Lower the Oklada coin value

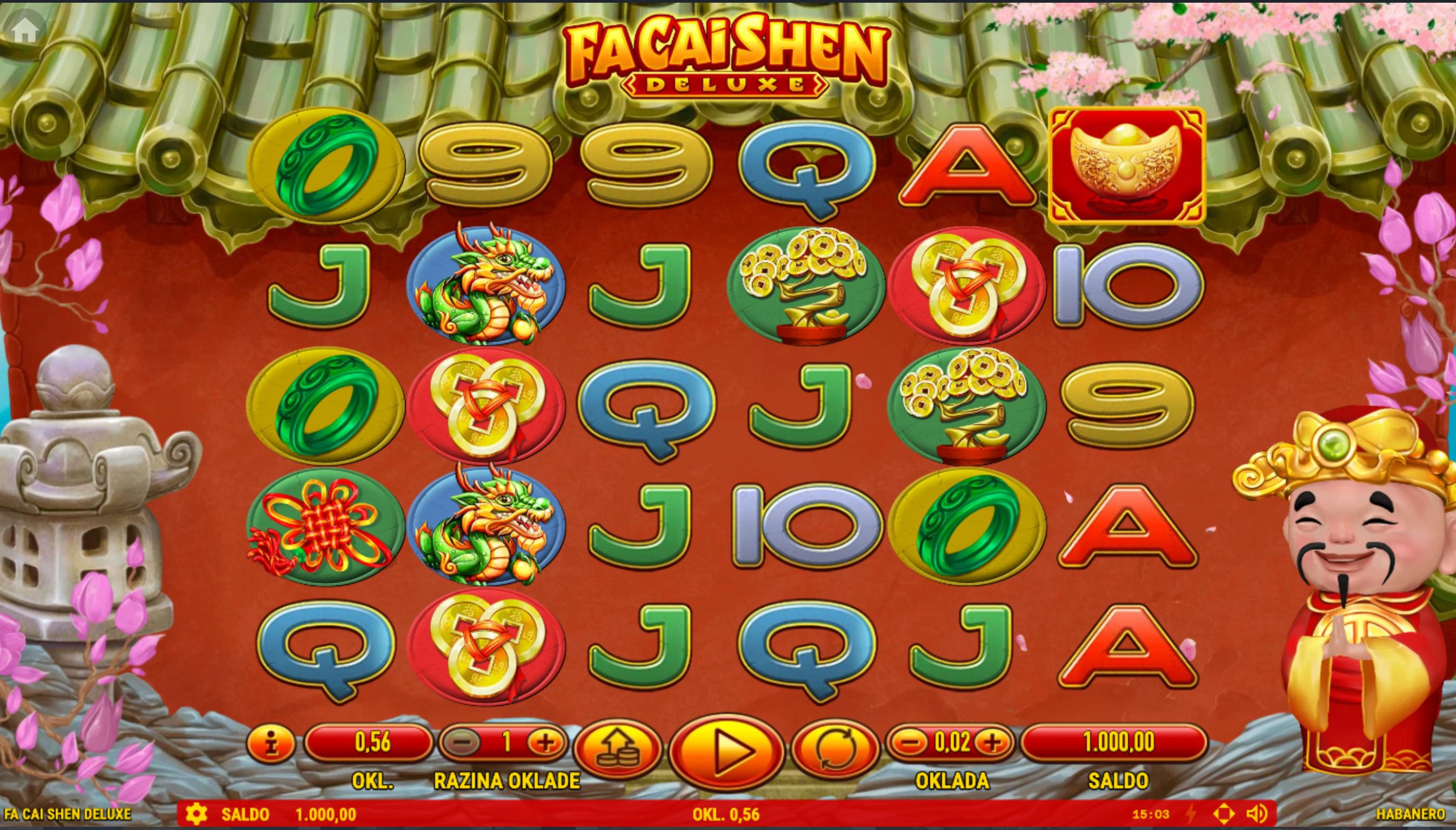pos(911,742)
